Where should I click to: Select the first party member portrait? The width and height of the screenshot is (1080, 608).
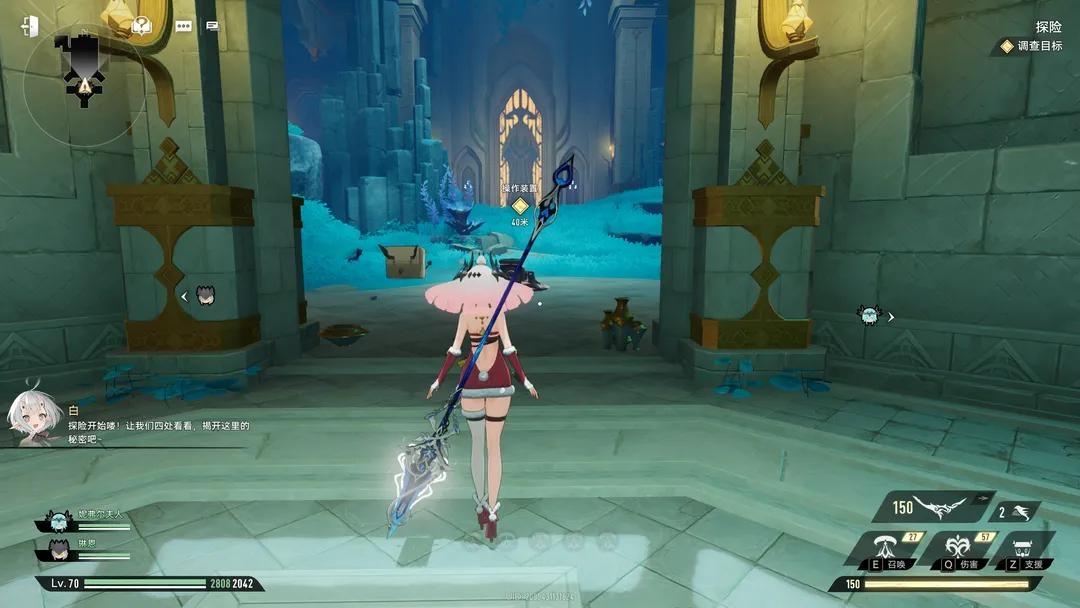point(57,520)
